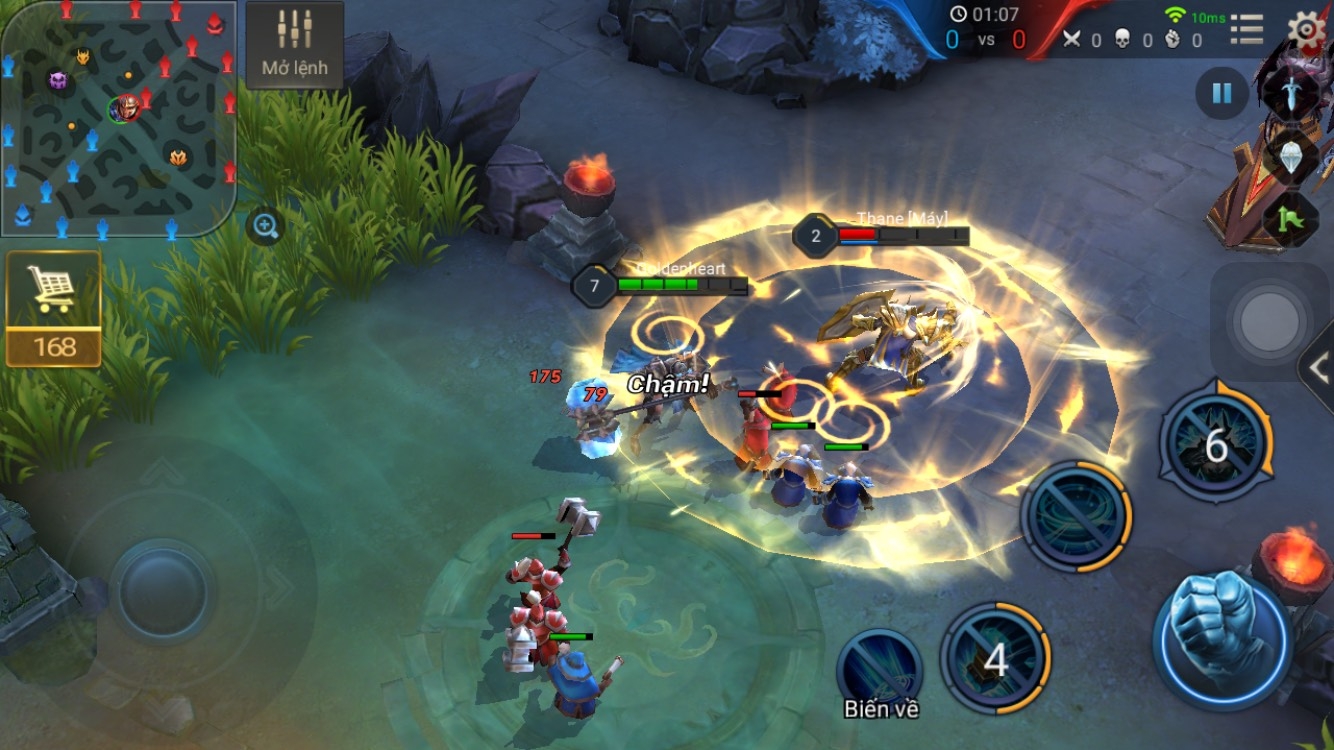Open the settings gear menu
The width and height of the screenshot is (1334, 750).
(1307, 28)
